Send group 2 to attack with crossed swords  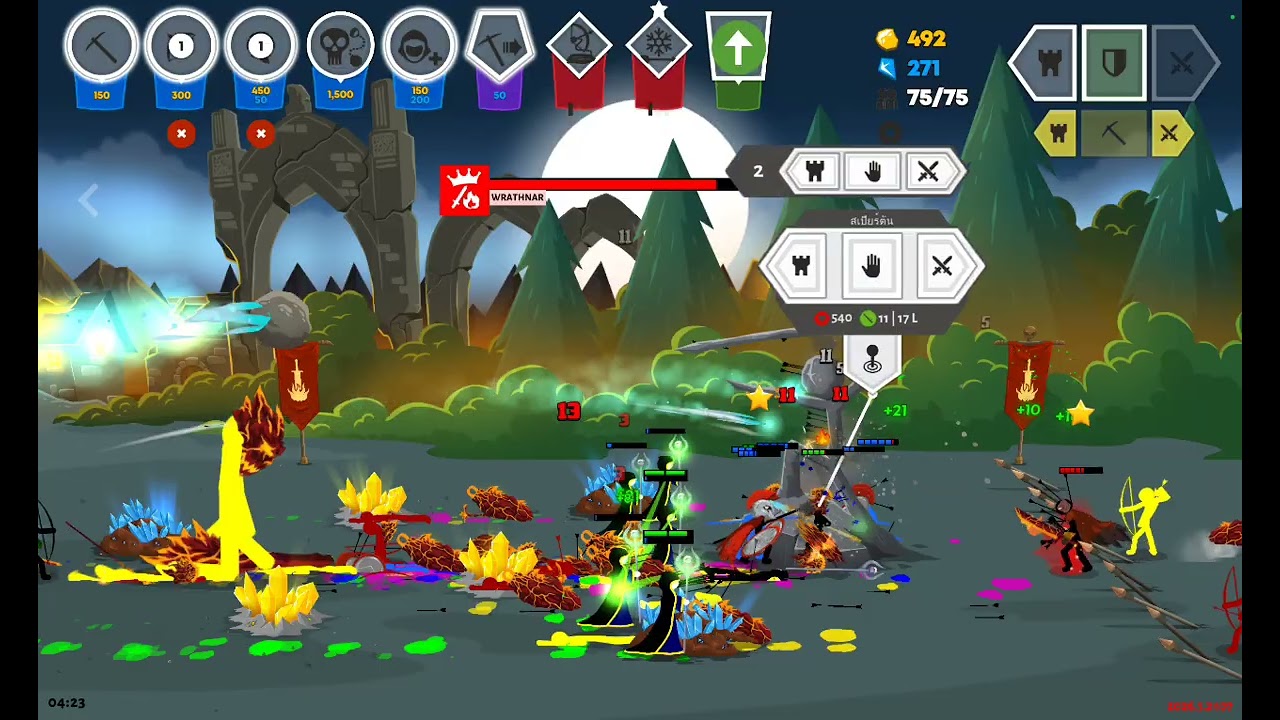click(x=928, y=172)
